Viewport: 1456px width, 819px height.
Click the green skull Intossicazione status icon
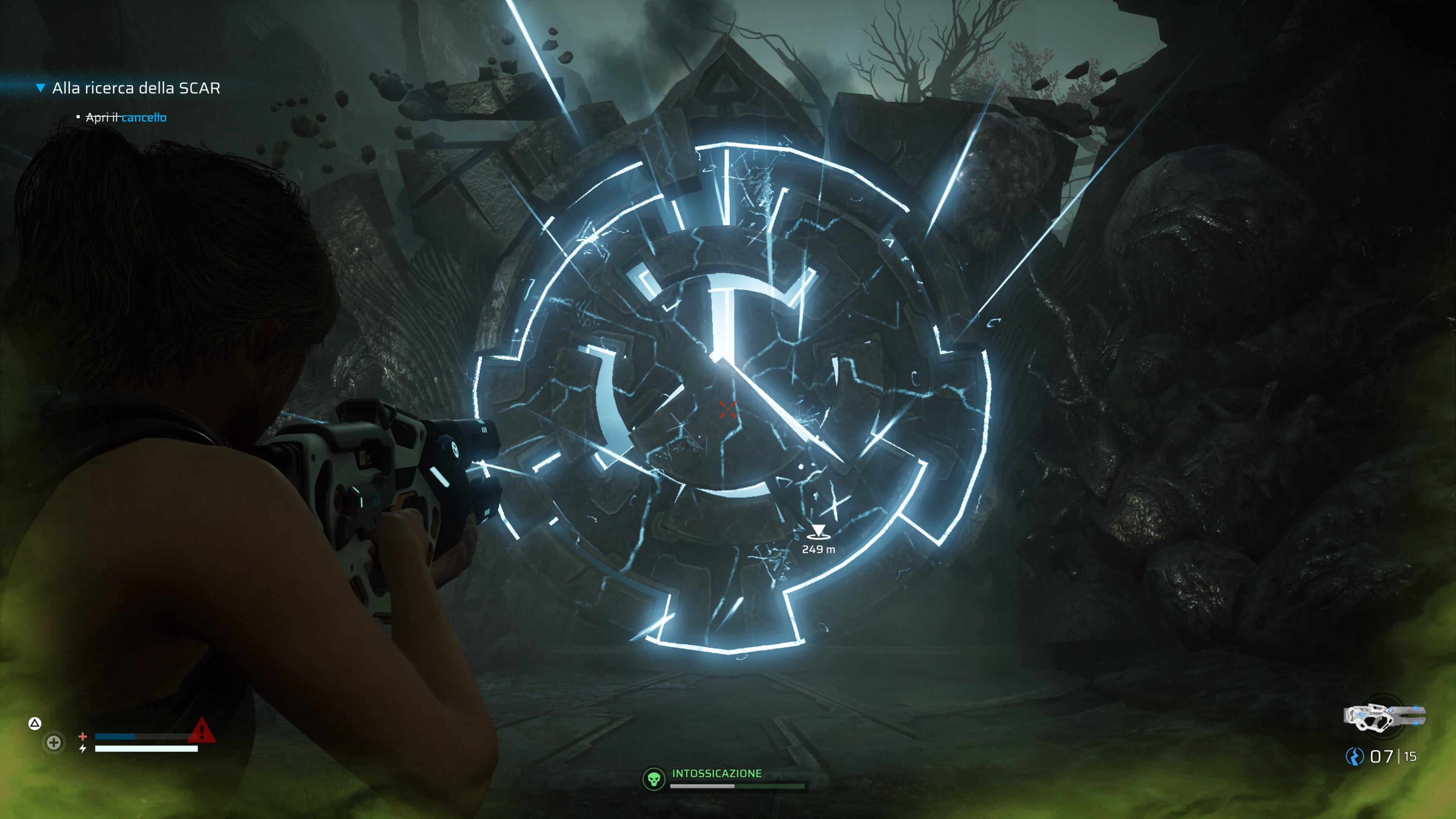[x=654, y=780]
